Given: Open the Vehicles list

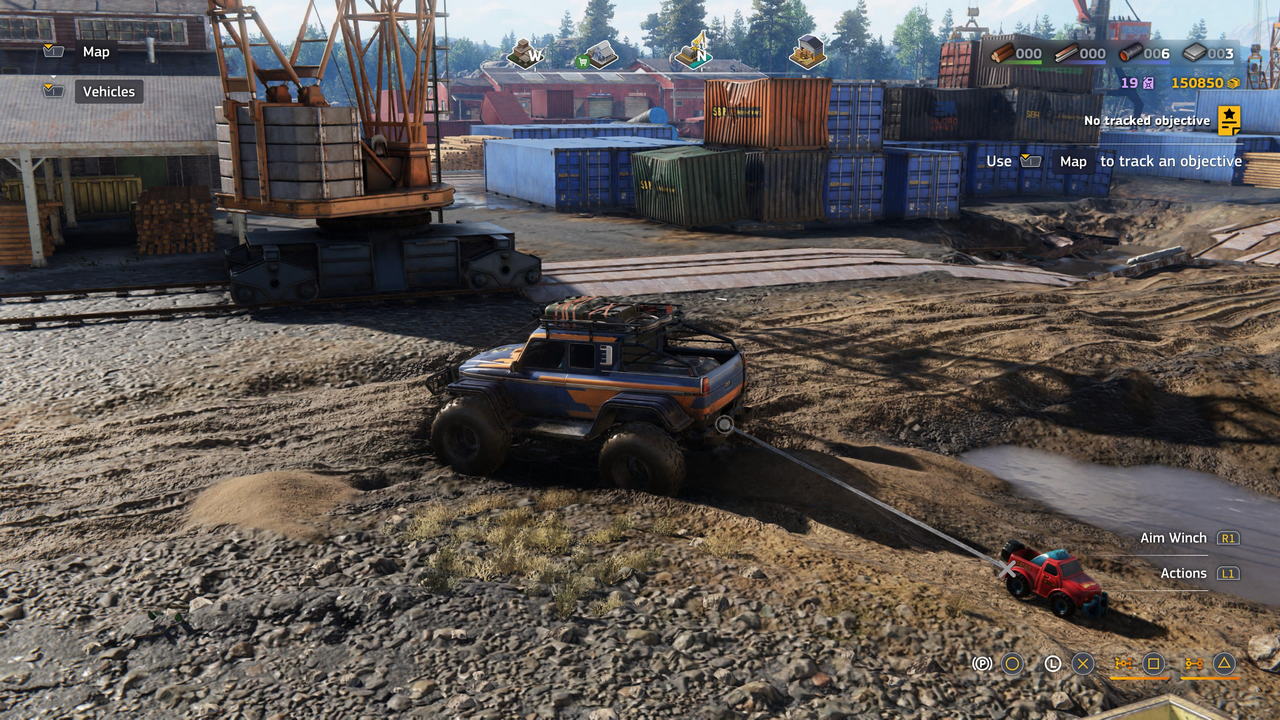Looking at the screenshot, I should coord(108,92).
